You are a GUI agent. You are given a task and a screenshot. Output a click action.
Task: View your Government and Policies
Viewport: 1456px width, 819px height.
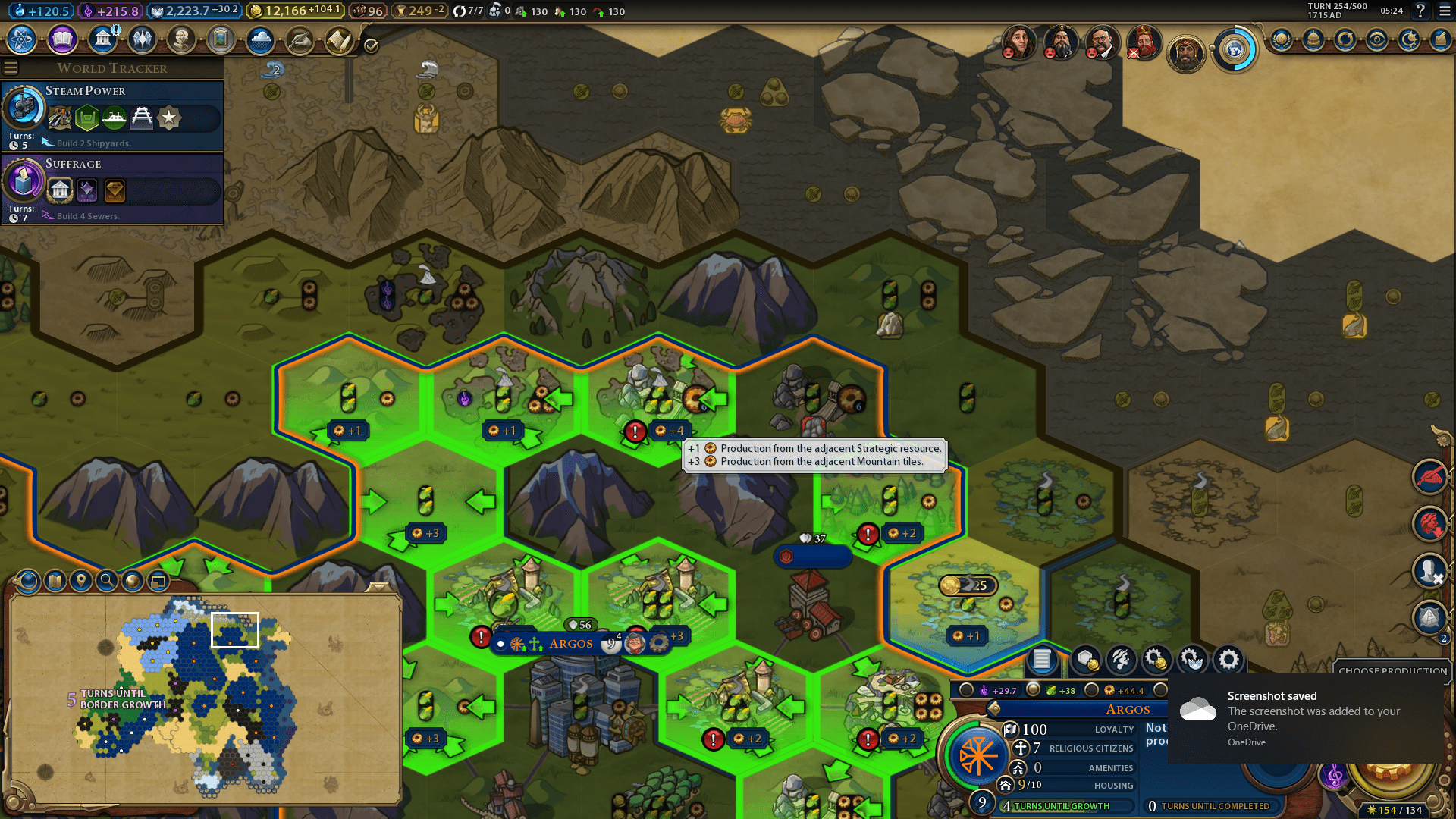click(x=102, y=39)
